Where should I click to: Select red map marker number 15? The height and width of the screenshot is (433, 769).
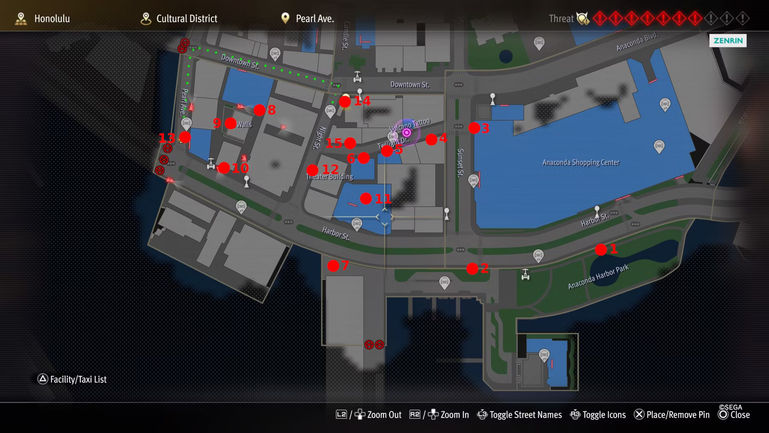click(350, 143)
